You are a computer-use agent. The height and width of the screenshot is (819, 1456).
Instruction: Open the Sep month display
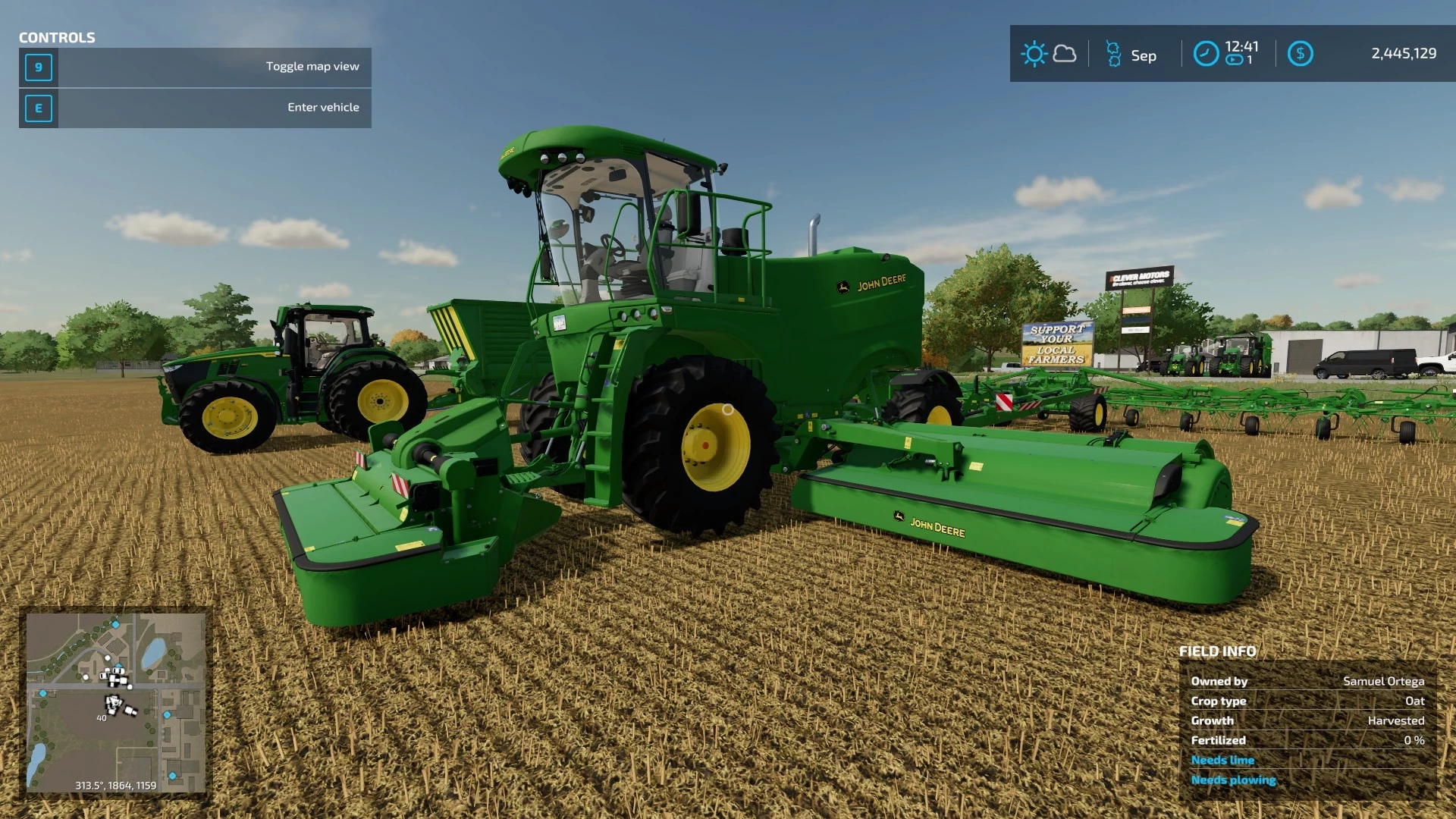1143,55
